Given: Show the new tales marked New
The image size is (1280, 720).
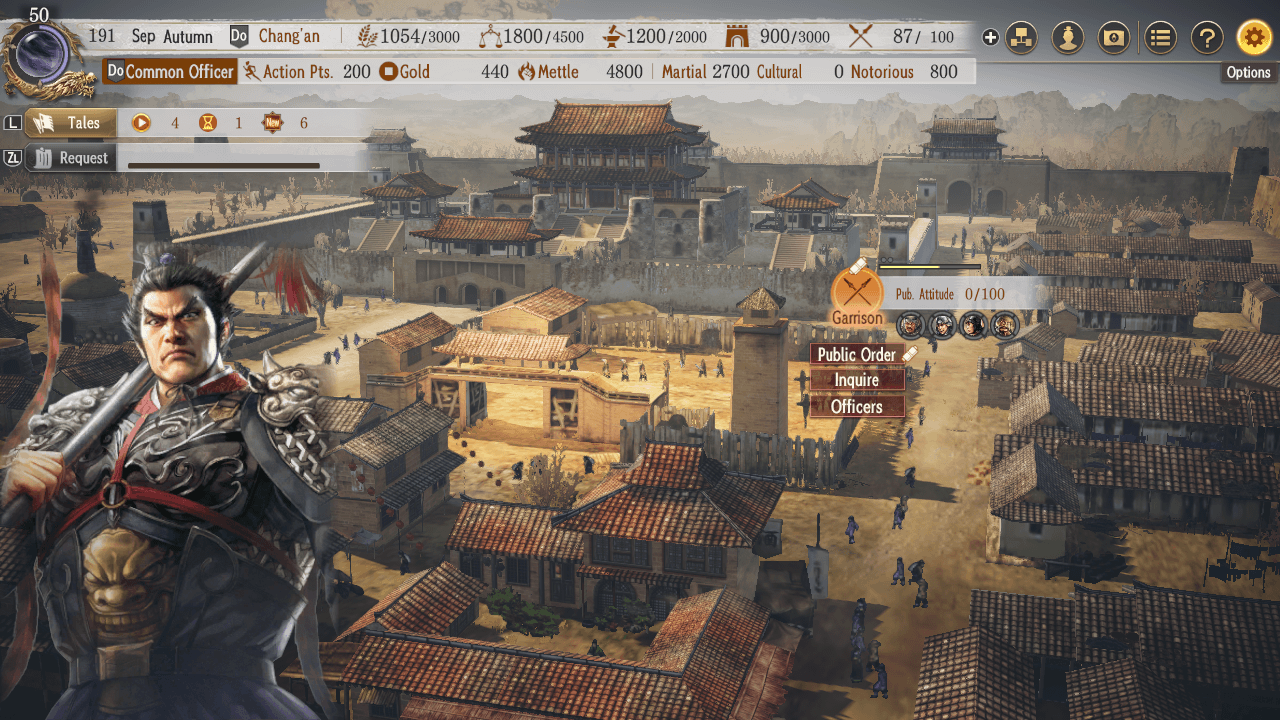Looking at the screenshot, I should pos(273,123).
